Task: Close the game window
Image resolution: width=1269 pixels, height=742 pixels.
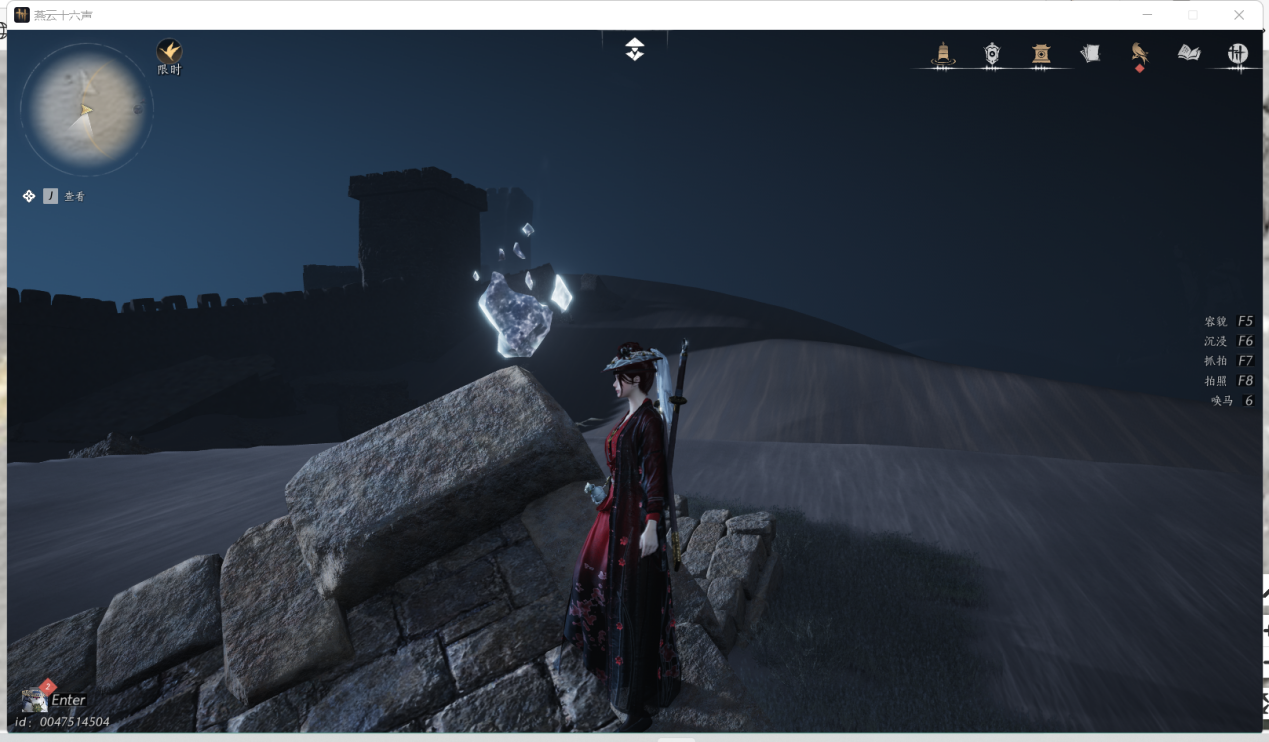Action: [x=1239, y=15]
